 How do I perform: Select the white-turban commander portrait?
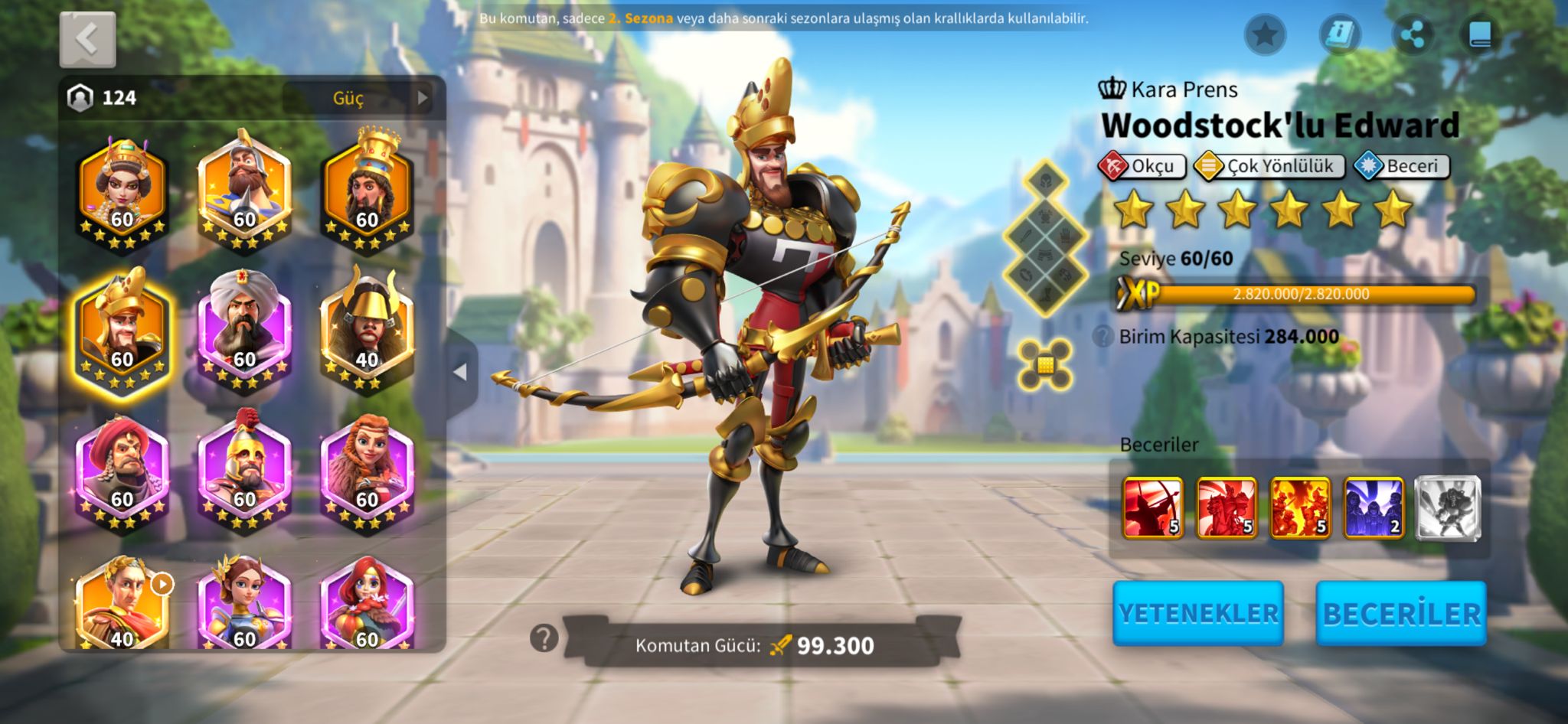click(244, 329)
